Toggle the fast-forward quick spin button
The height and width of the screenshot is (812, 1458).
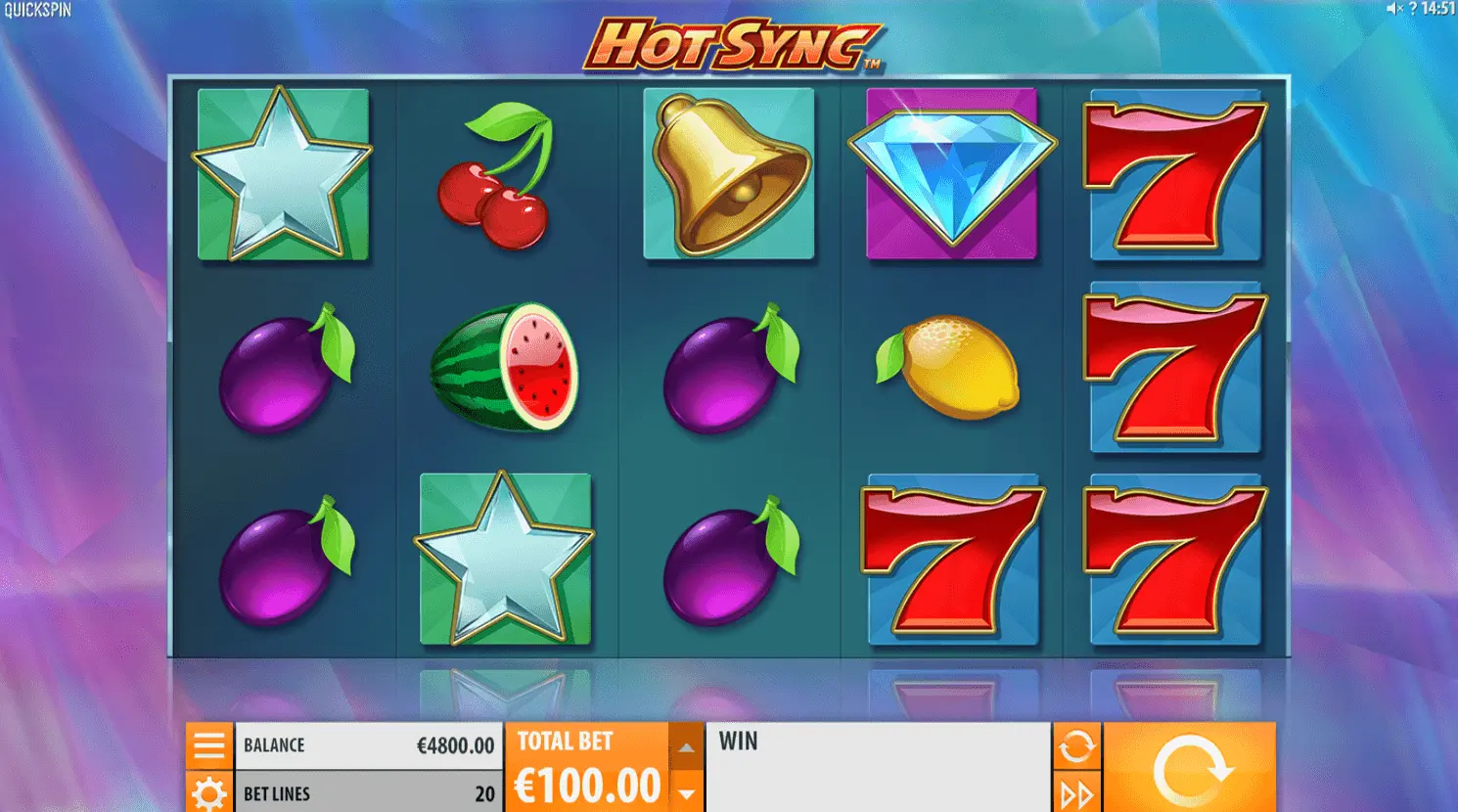(1076, 792)
